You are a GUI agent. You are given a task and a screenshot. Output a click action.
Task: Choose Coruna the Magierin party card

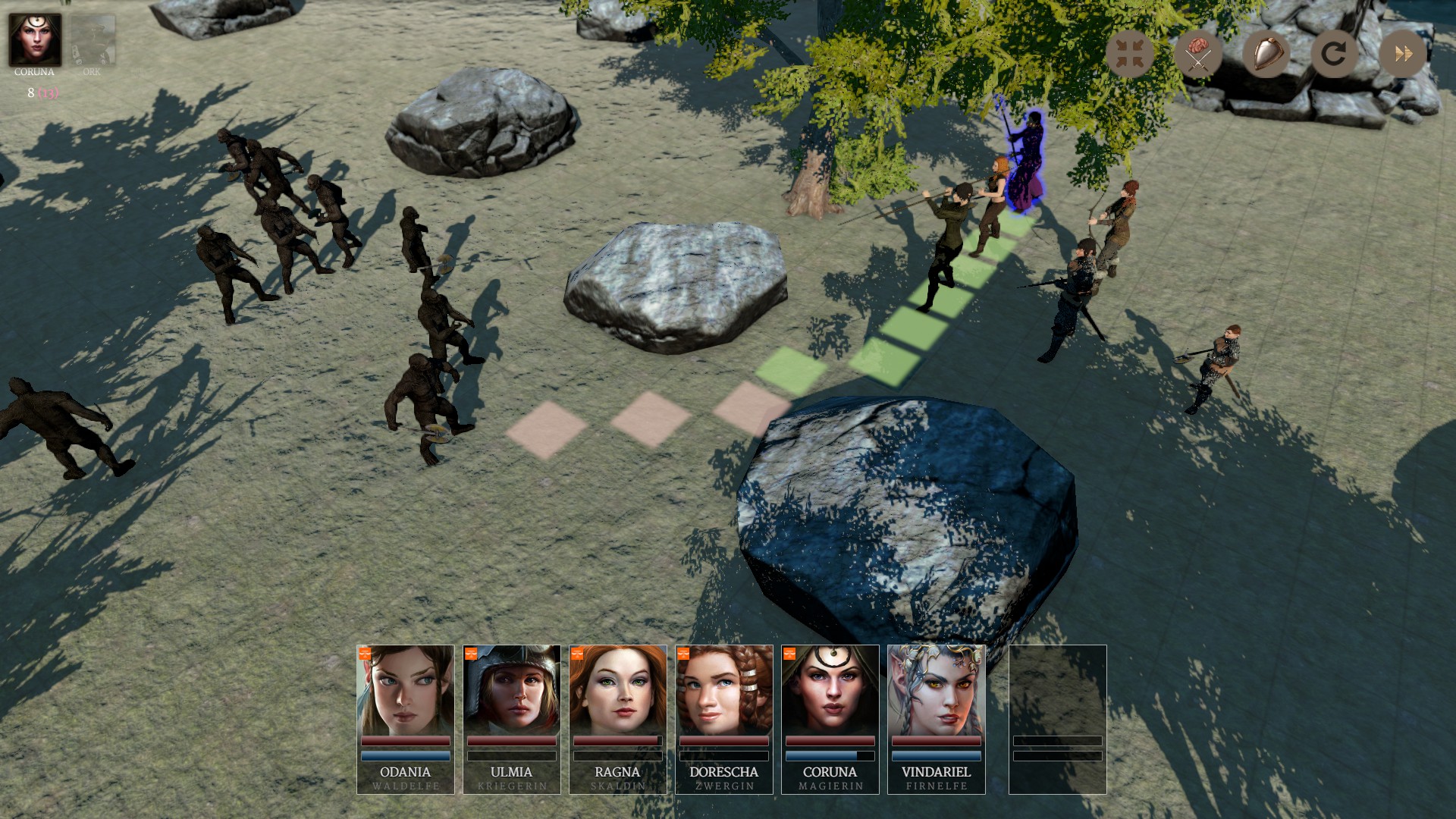(830, 718)
